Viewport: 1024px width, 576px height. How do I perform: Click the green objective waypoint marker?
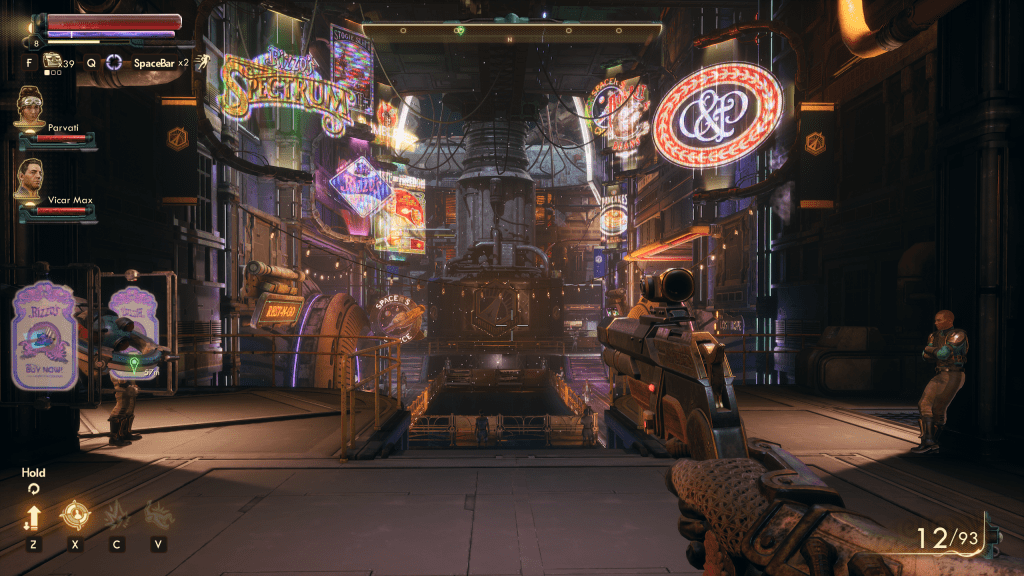134,360
